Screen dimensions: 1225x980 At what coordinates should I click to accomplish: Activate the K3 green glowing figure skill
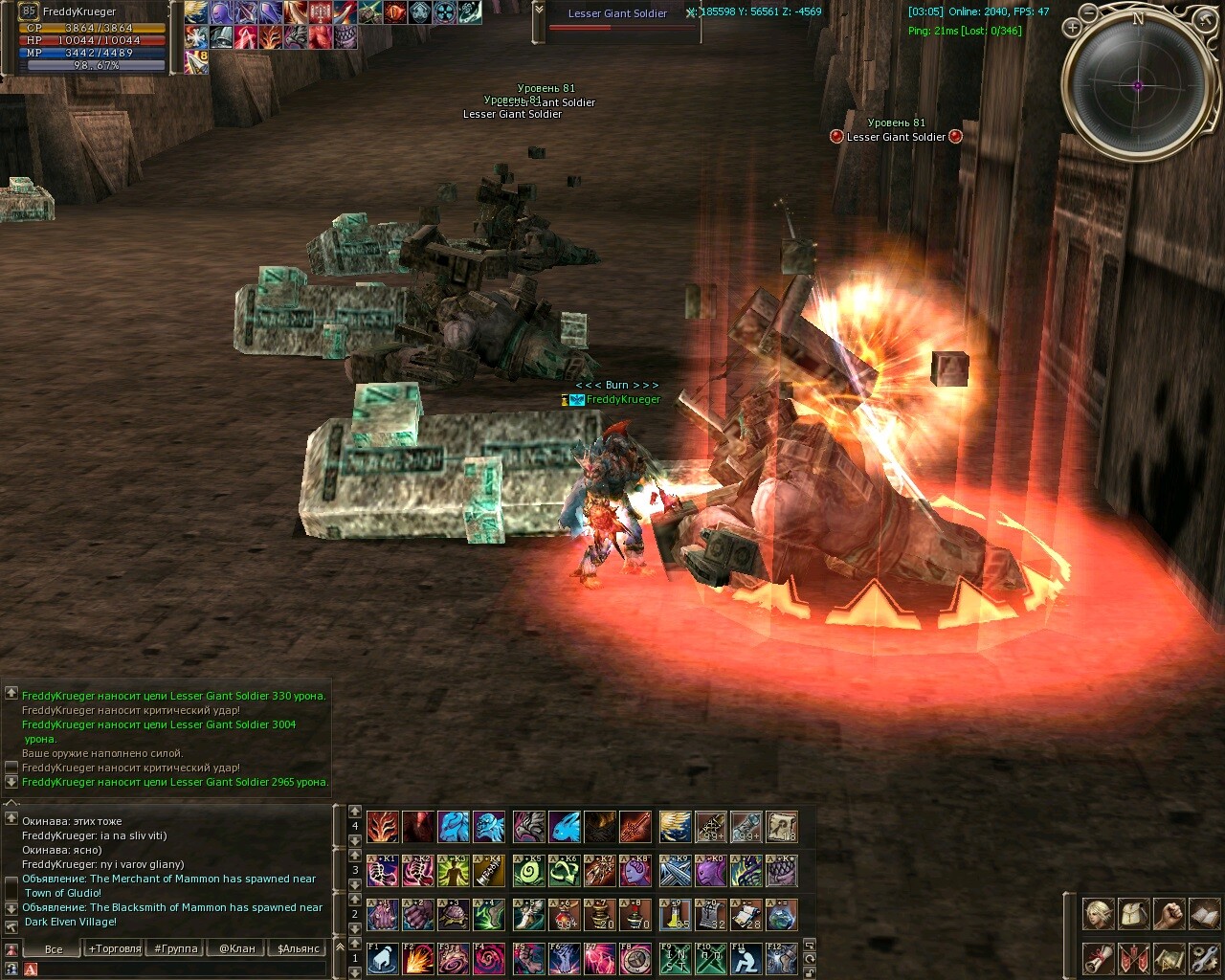tap(454, 871)
